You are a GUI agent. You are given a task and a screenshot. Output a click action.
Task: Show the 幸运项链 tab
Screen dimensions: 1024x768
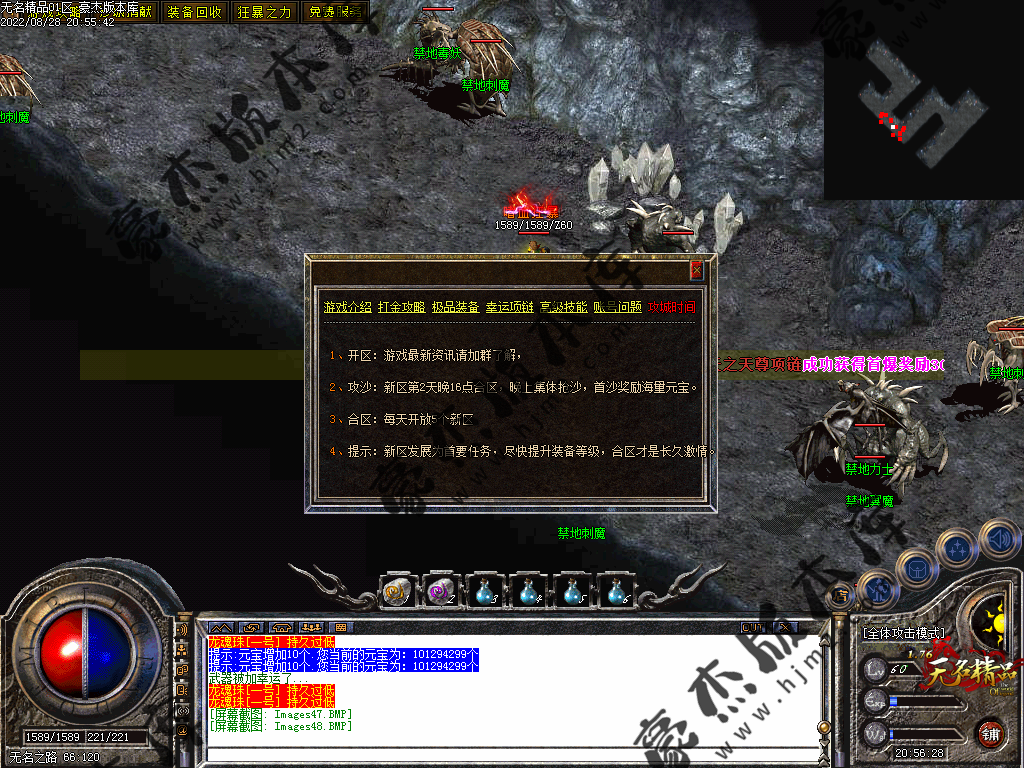pos(509,308)
